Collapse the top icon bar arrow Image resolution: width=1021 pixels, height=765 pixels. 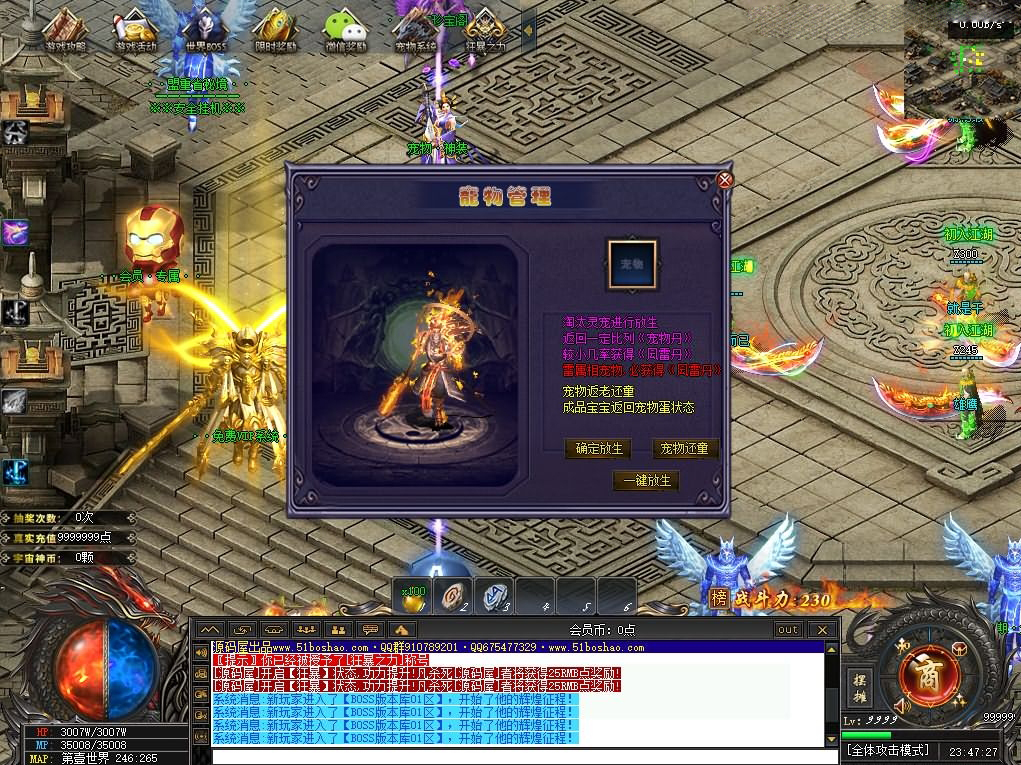tap(529, 30)
